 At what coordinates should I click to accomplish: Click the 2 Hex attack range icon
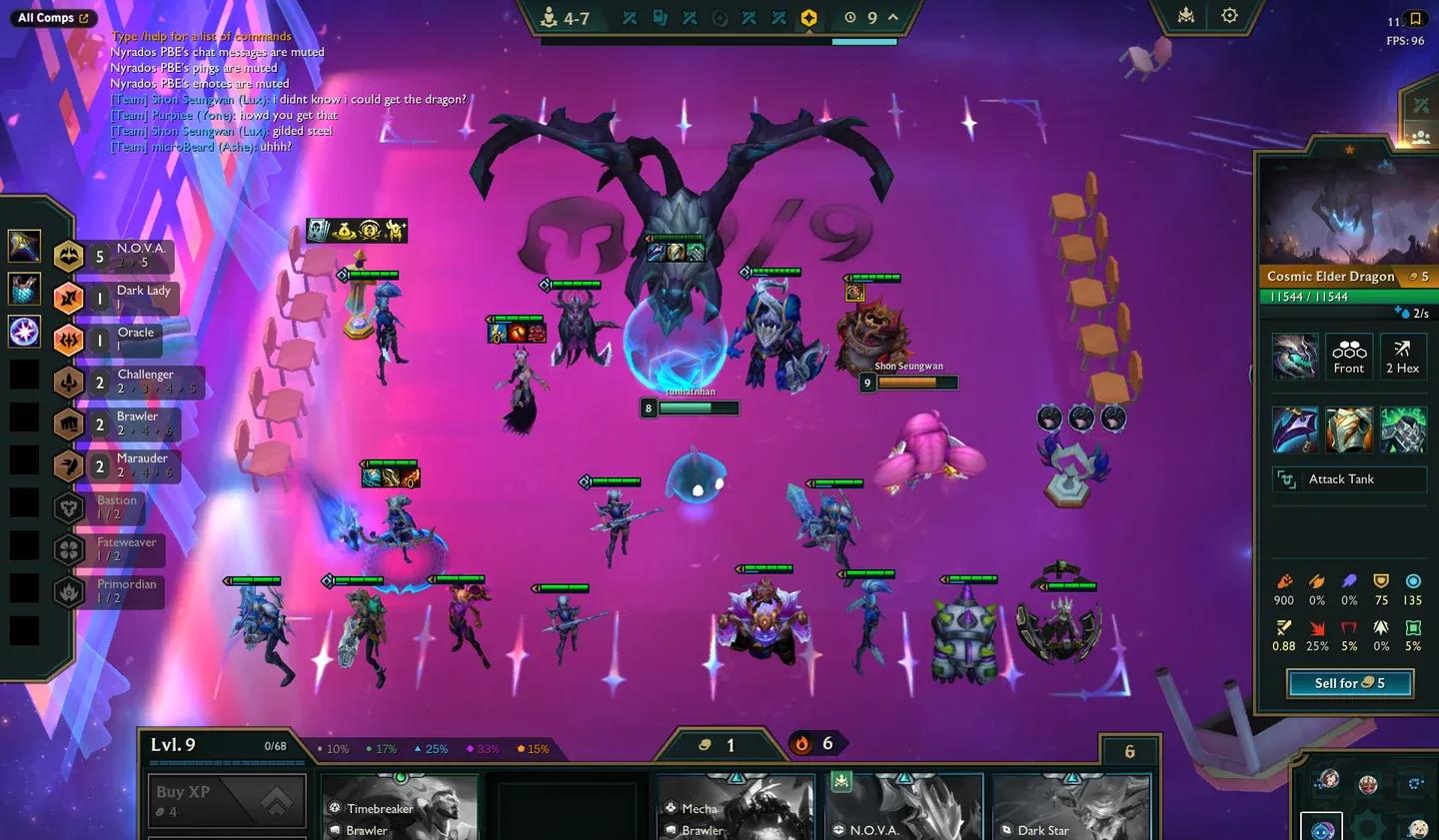point(1403,356)
